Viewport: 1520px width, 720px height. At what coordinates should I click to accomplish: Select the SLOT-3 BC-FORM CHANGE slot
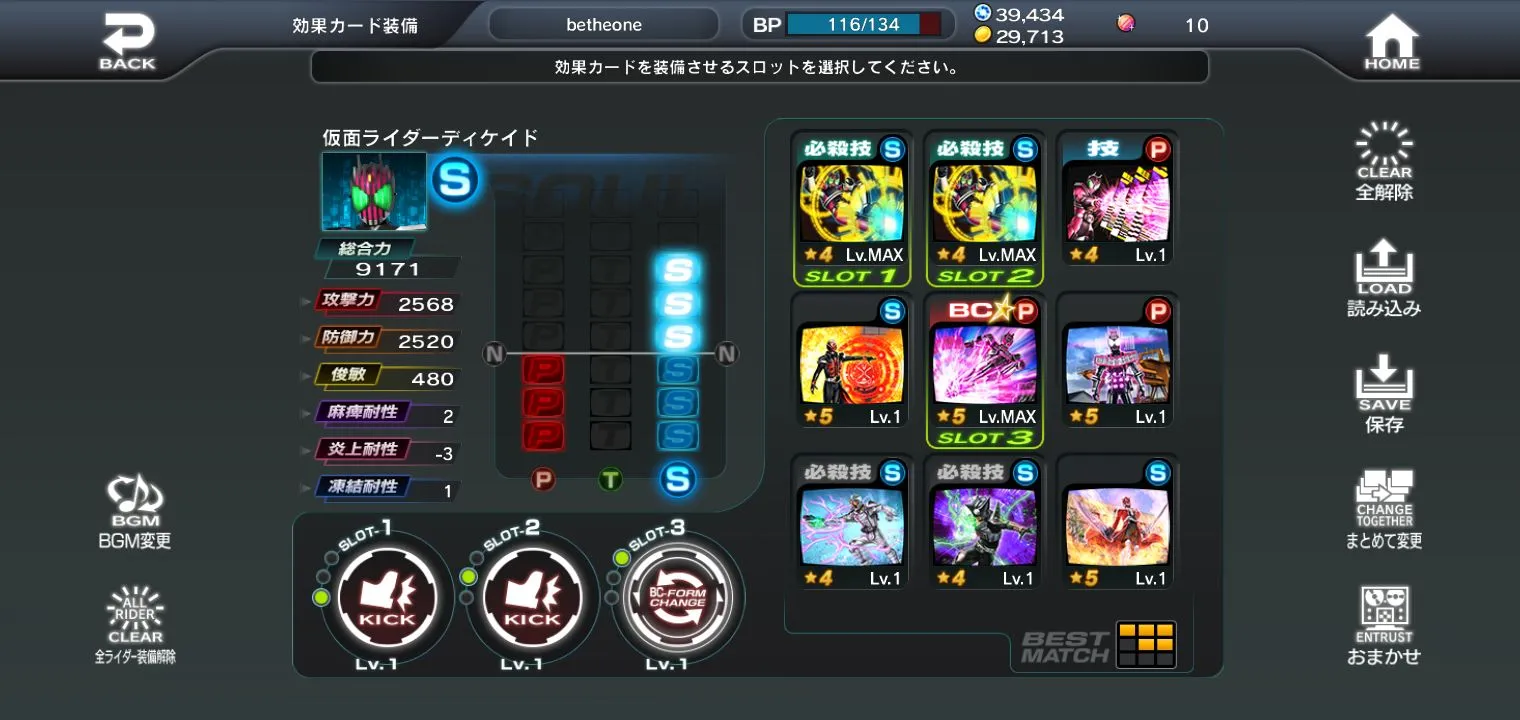677,597
